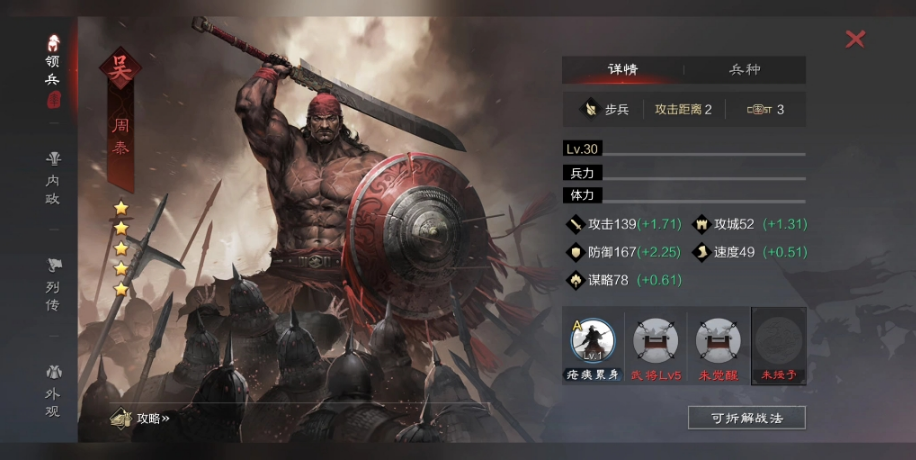Viewport: 916px width, 460px height.
Task: Select the 详情 details tab
Action: coord(622,70)
